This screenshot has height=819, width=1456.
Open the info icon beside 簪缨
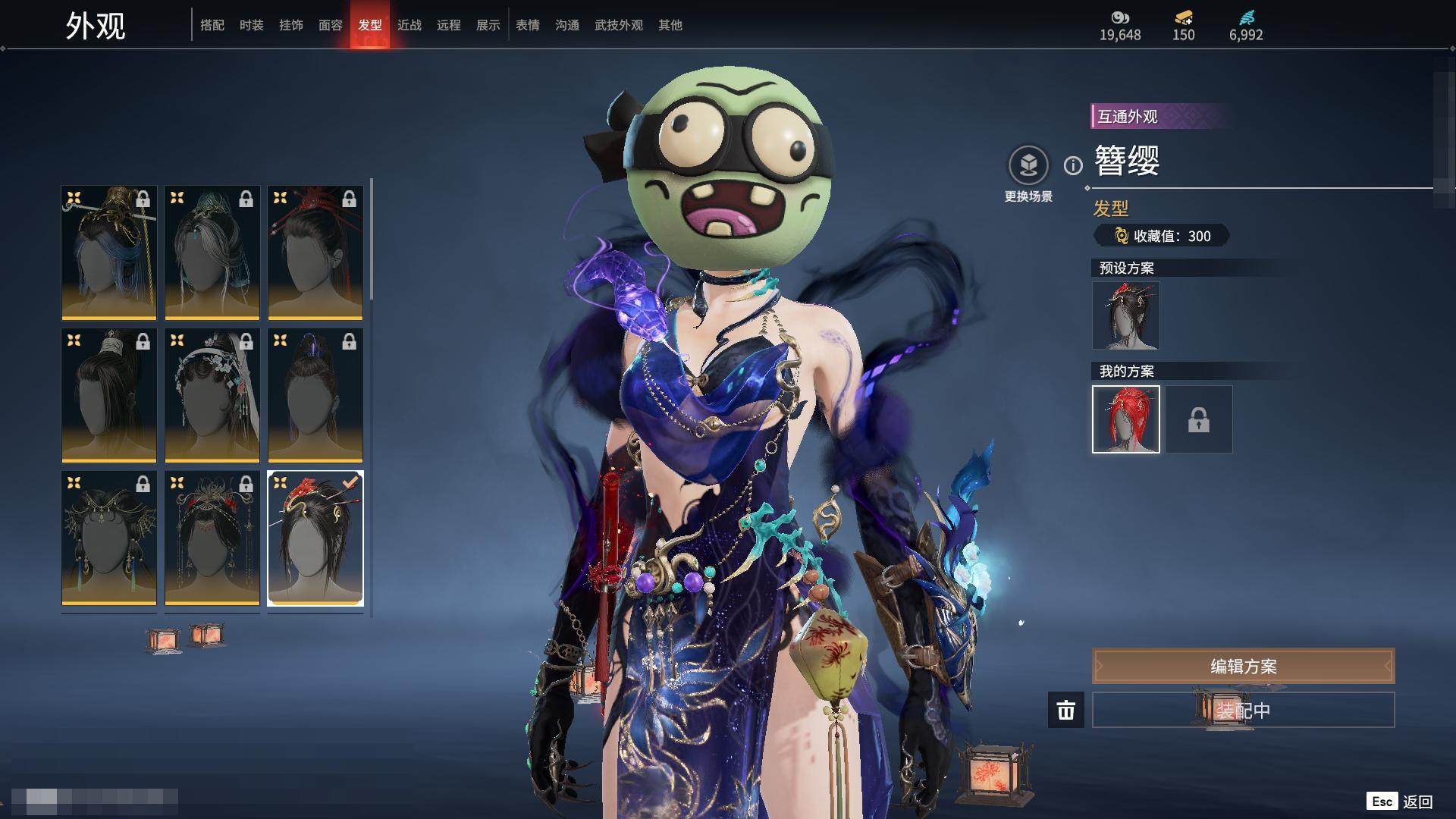point(1073,165)
